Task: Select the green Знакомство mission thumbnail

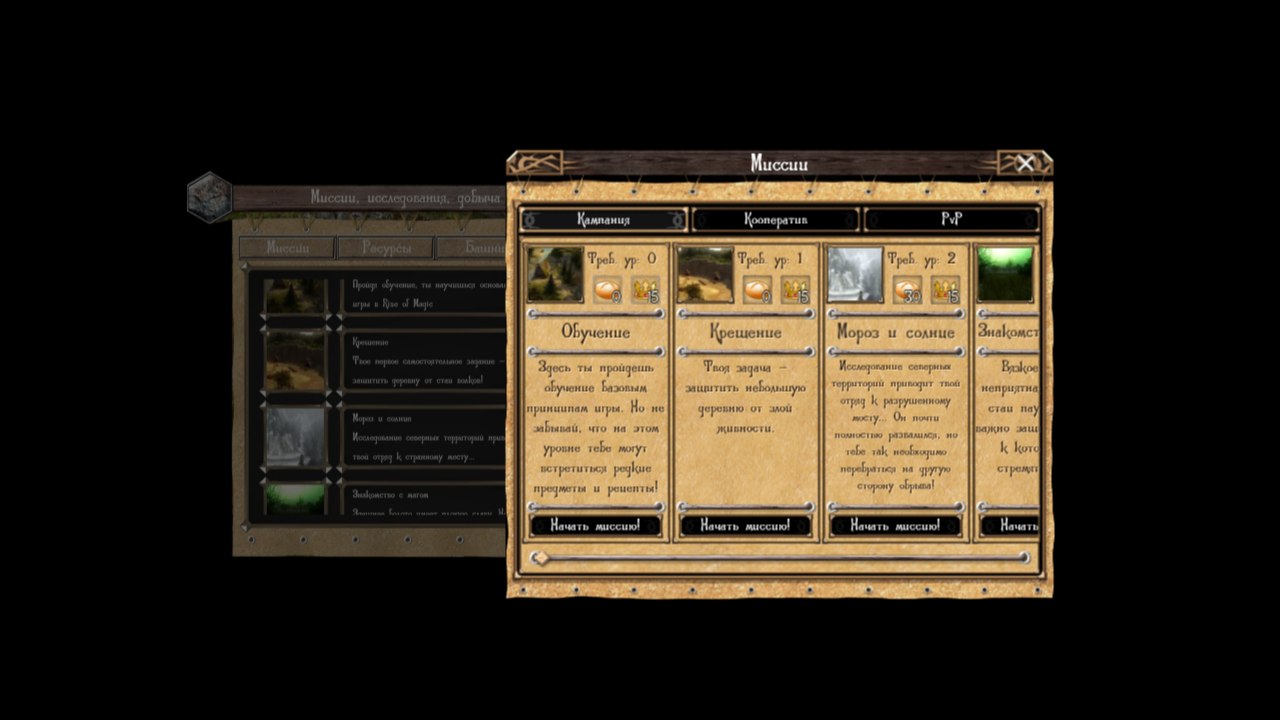Action: (x=1005, y=275)
